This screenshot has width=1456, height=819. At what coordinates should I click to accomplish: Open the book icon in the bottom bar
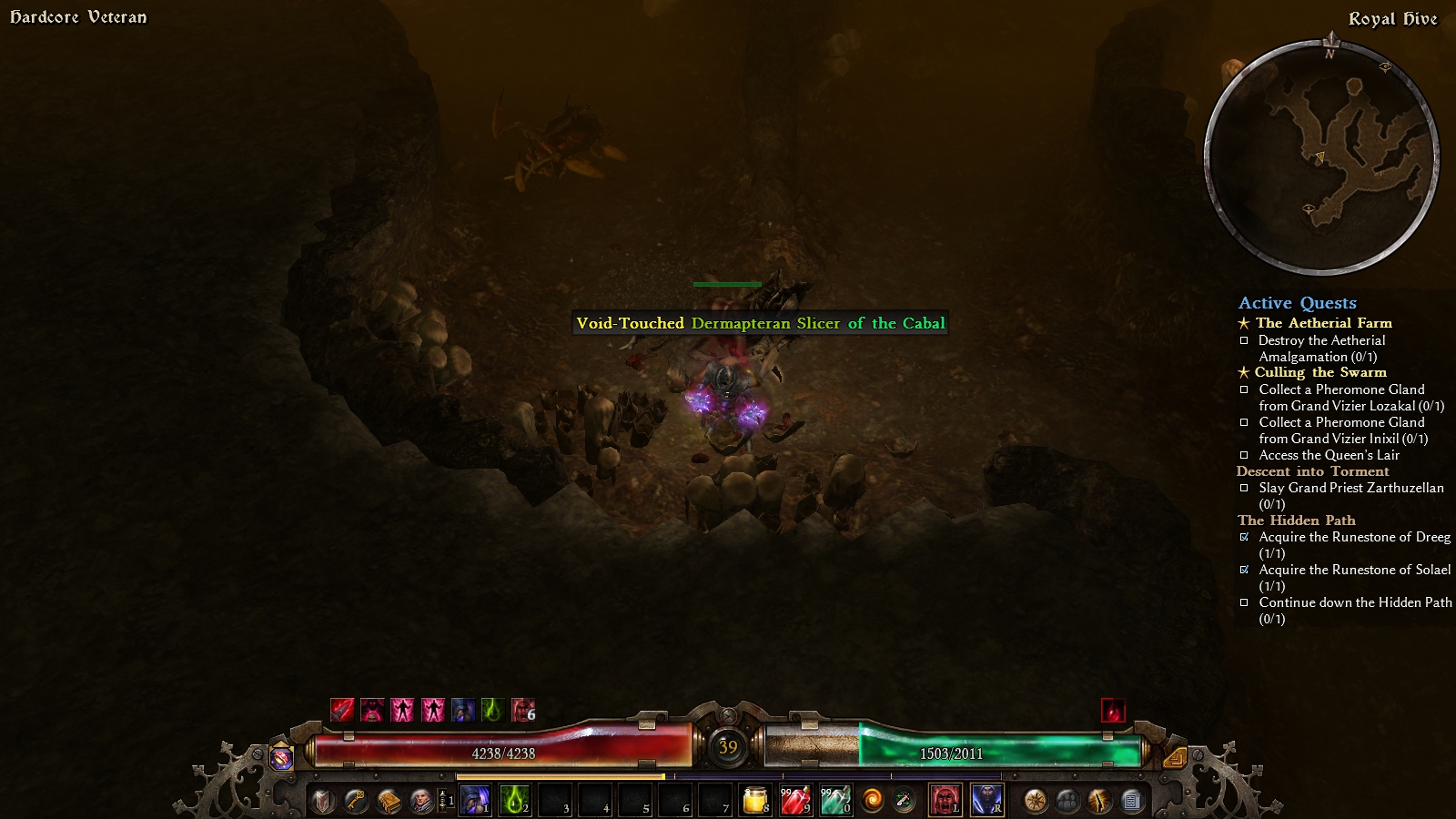click(389, 801)
